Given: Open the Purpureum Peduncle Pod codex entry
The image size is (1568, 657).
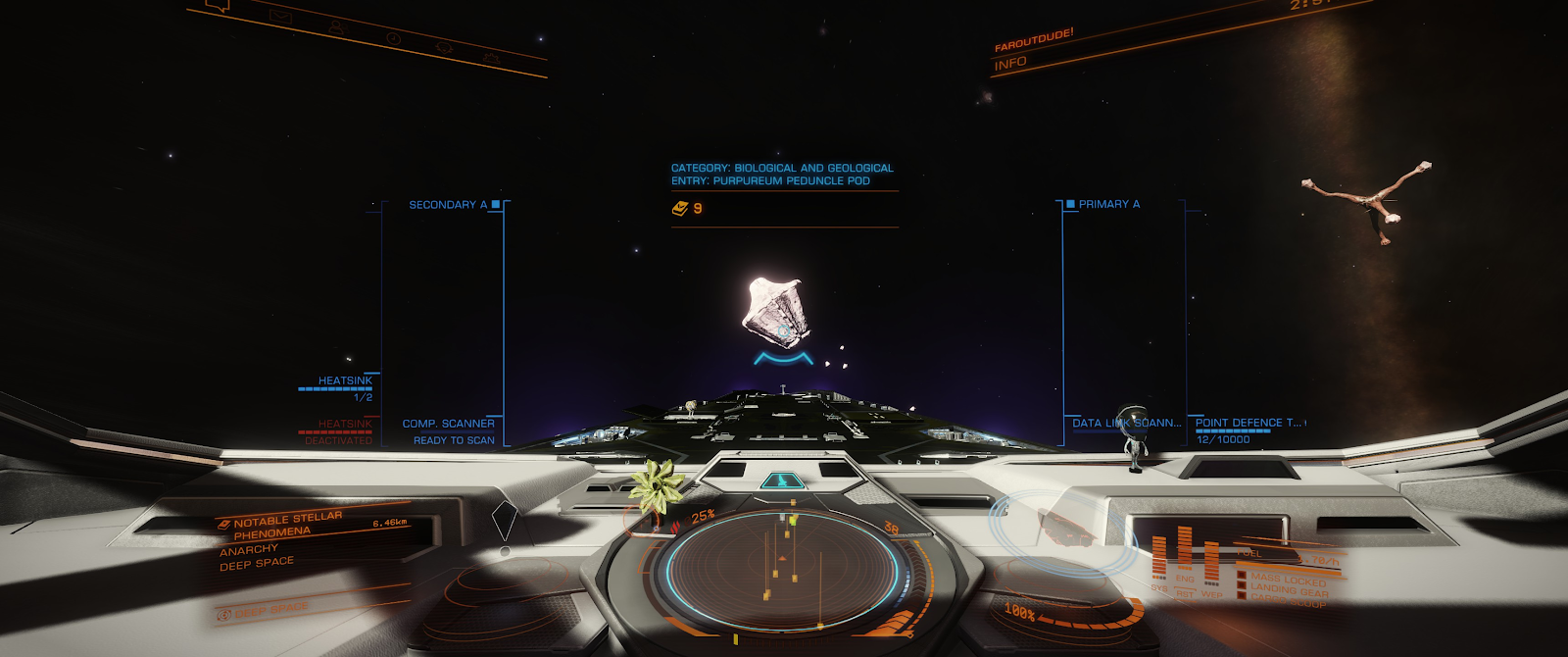Looking at the screenshot, I should [x=782, y=175].
